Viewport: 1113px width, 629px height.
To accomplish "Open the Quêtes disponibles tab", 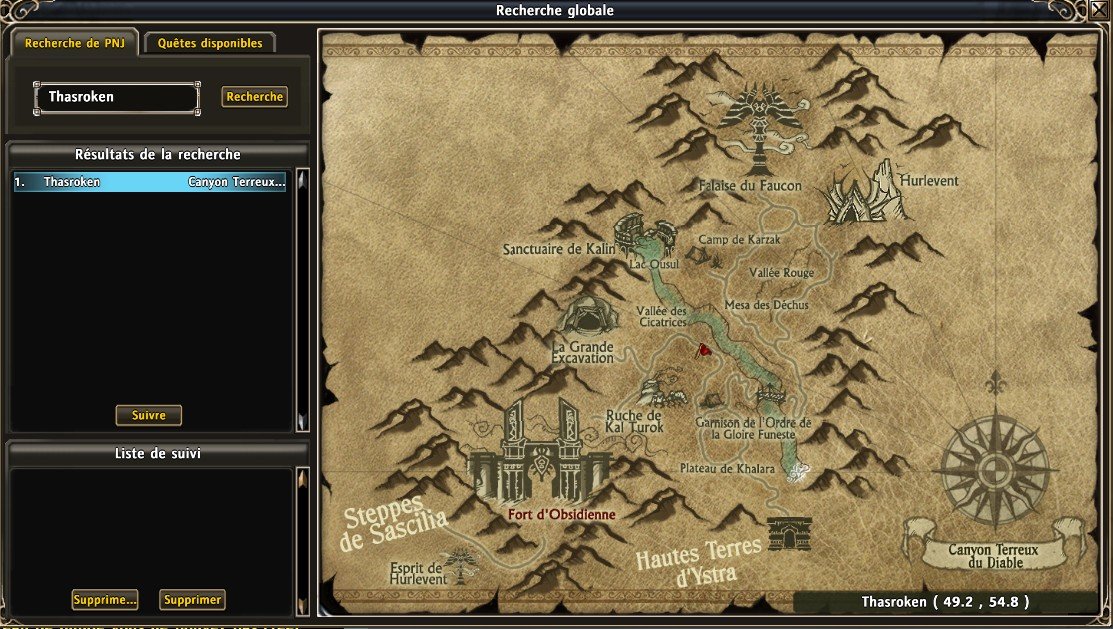I will click(210, 44).
